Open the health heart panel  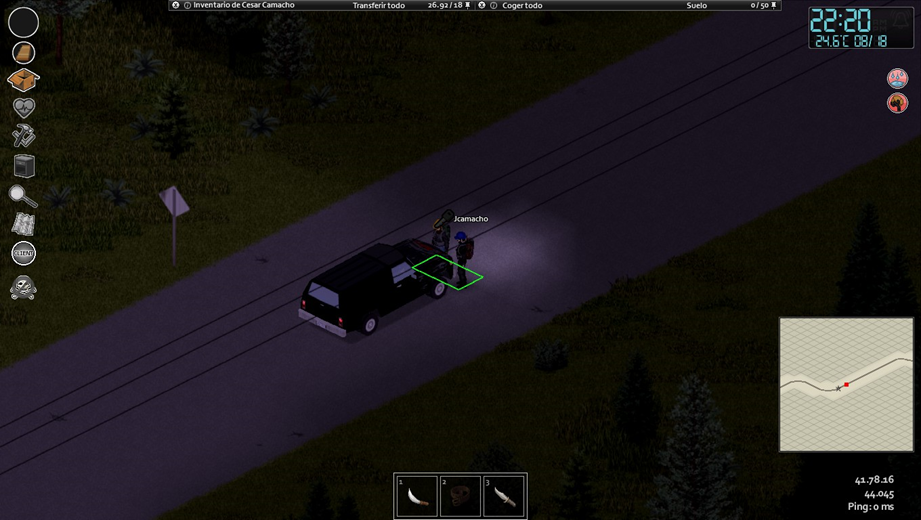click(x=23, y=107)
